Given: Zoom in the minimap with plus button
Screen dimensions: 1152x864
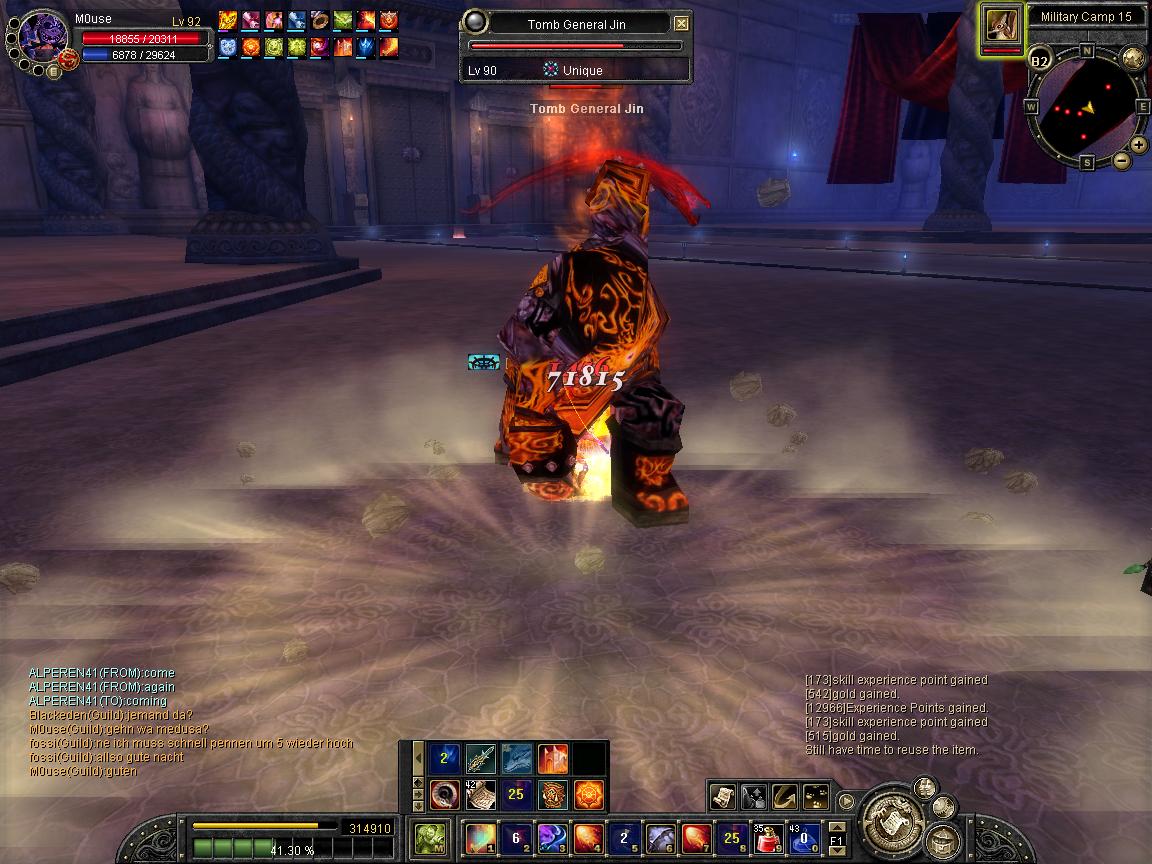Looking at the screenshot, I should (x=1138, y=145).
